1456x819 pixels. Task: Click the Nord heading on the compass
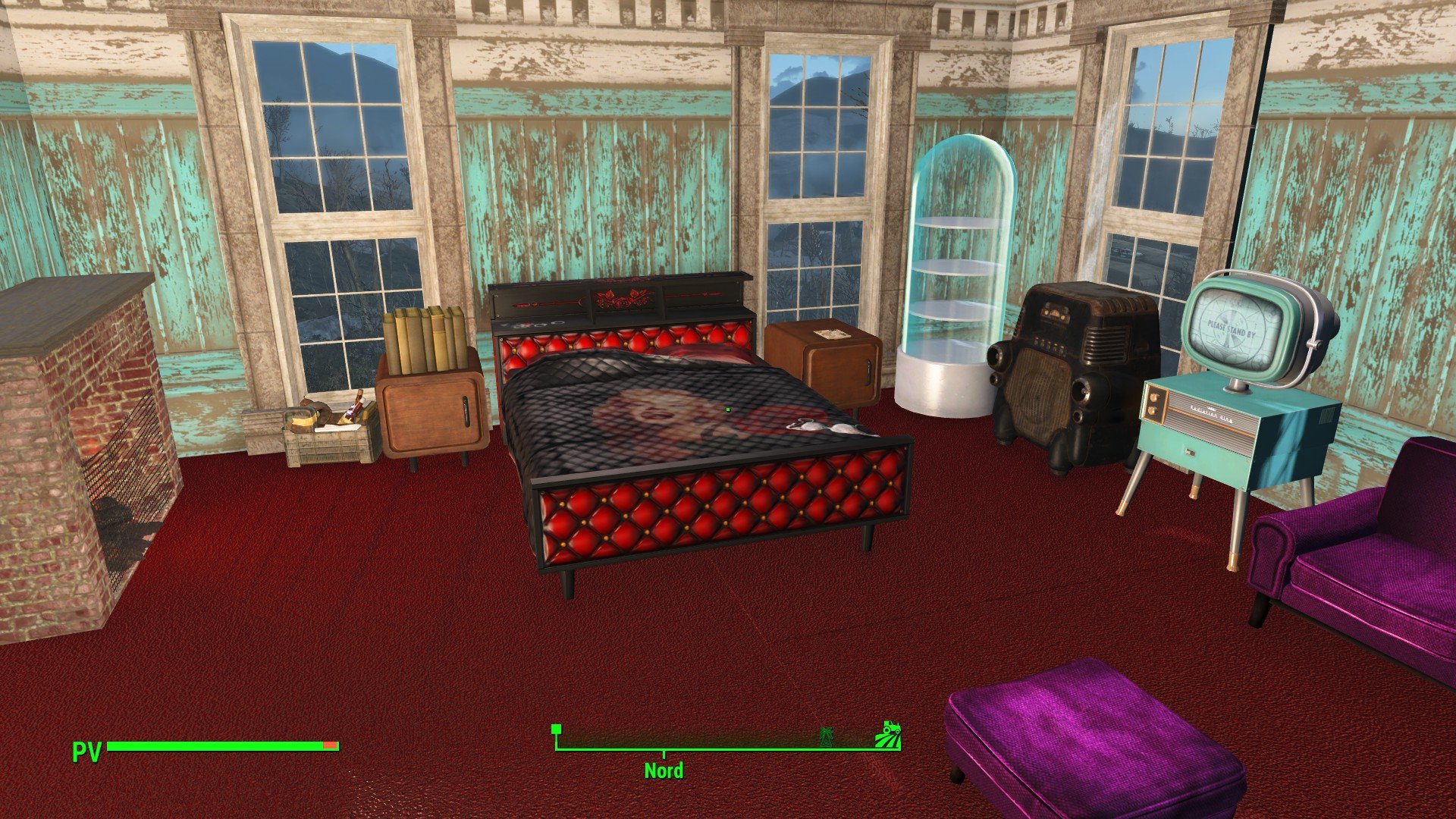coord(664,770)
